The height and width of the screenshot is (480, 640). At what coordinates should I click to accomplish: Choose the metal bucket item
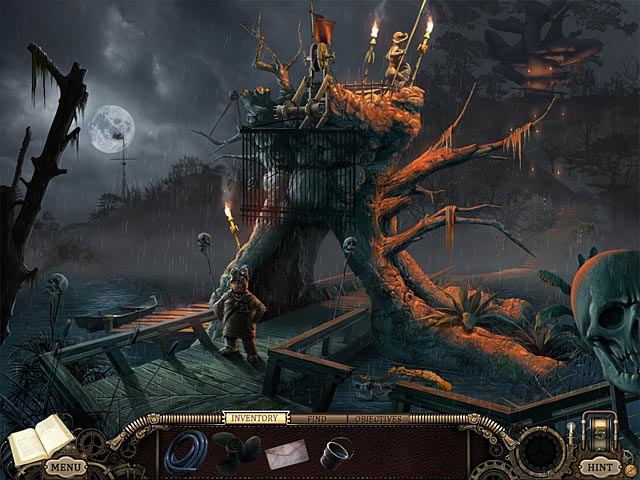[335, 453]
